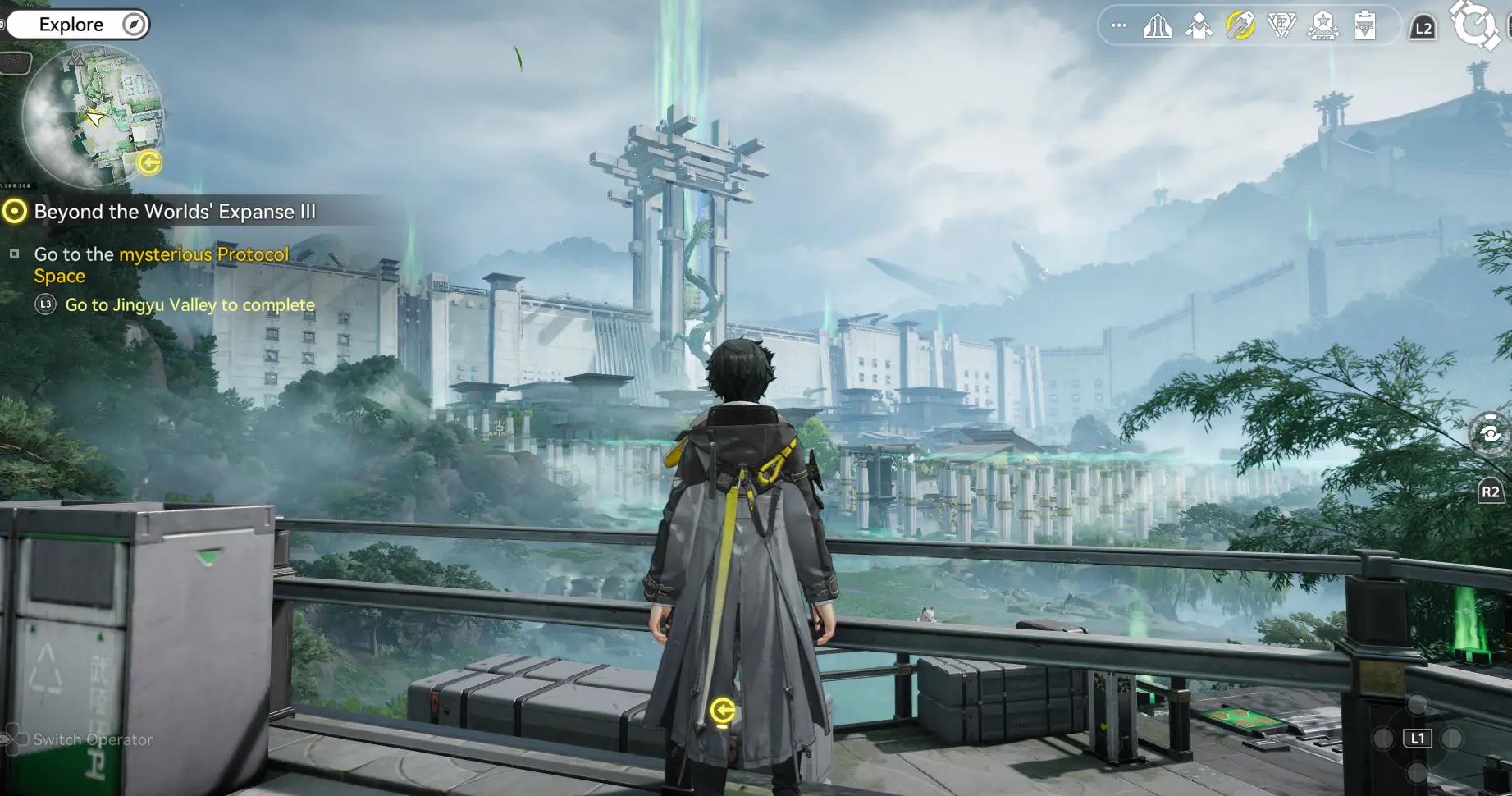The height and width of the screenshot is (796, 1512).
Task: Expand the three-dots more menu
Action: point(1119,26)
